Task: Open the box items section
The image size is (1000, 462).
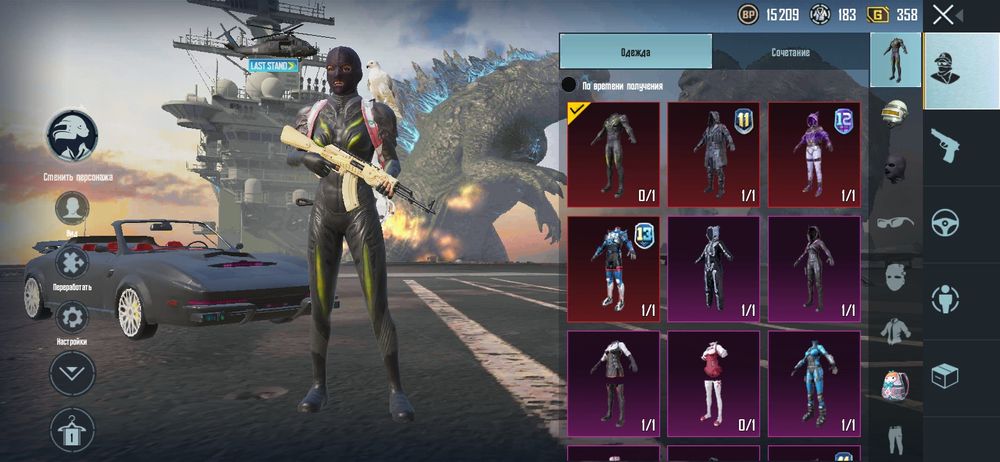Action: pos(945,375)
